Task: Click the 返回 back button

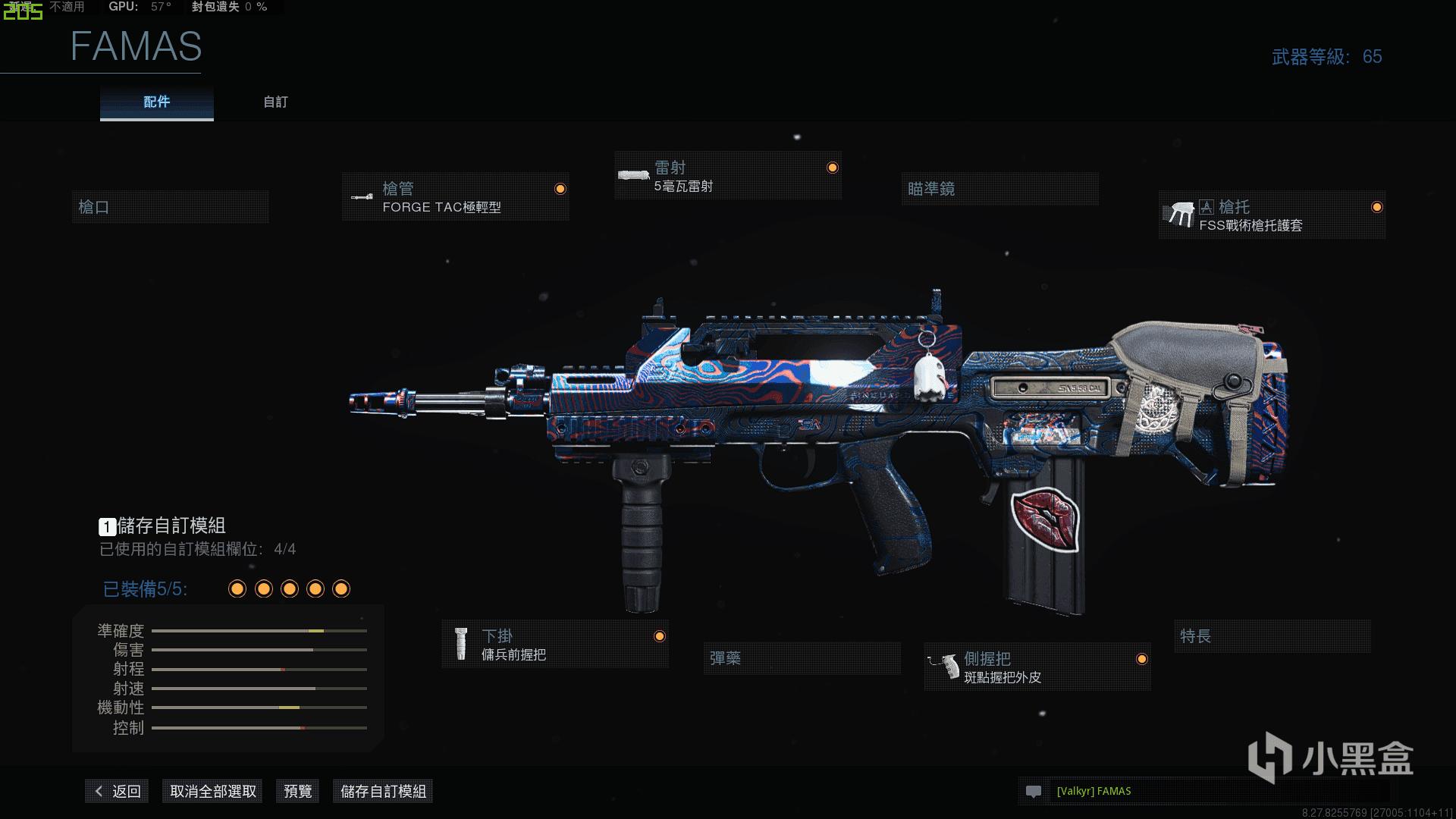Action: [118, 792]
